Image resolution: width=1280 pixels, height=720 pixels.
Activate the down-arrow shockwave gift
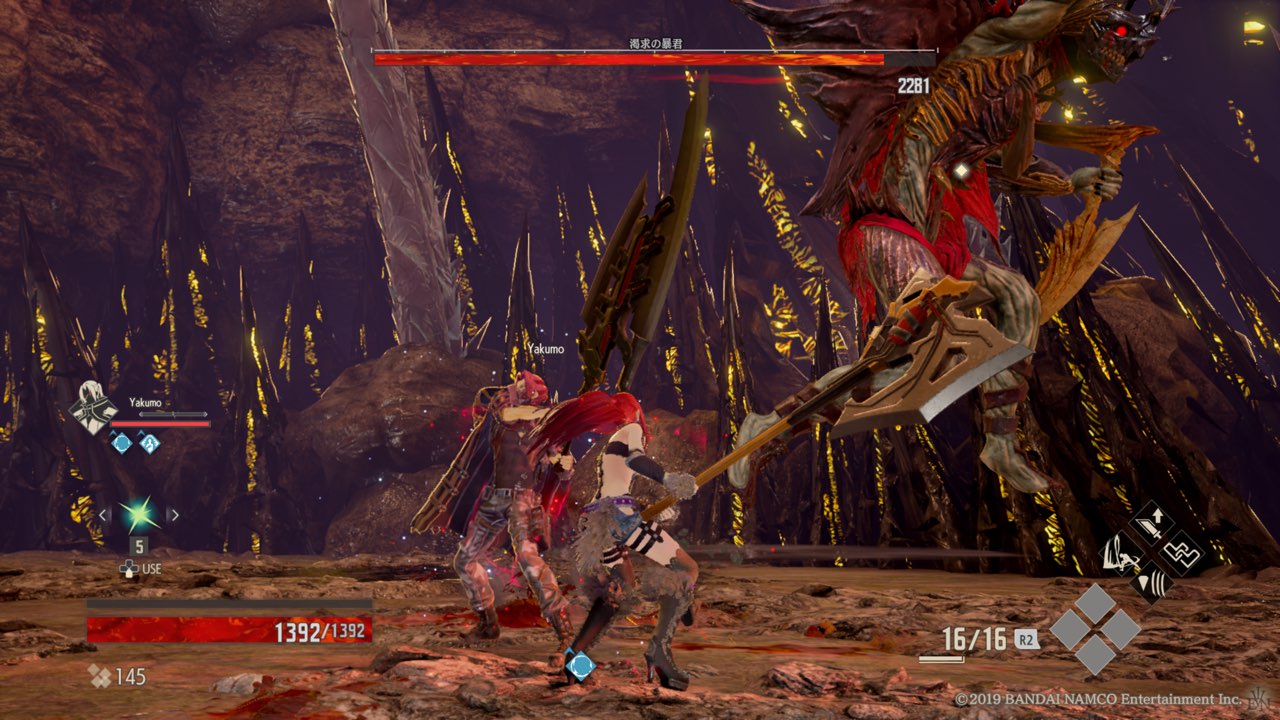[1152, 581]
